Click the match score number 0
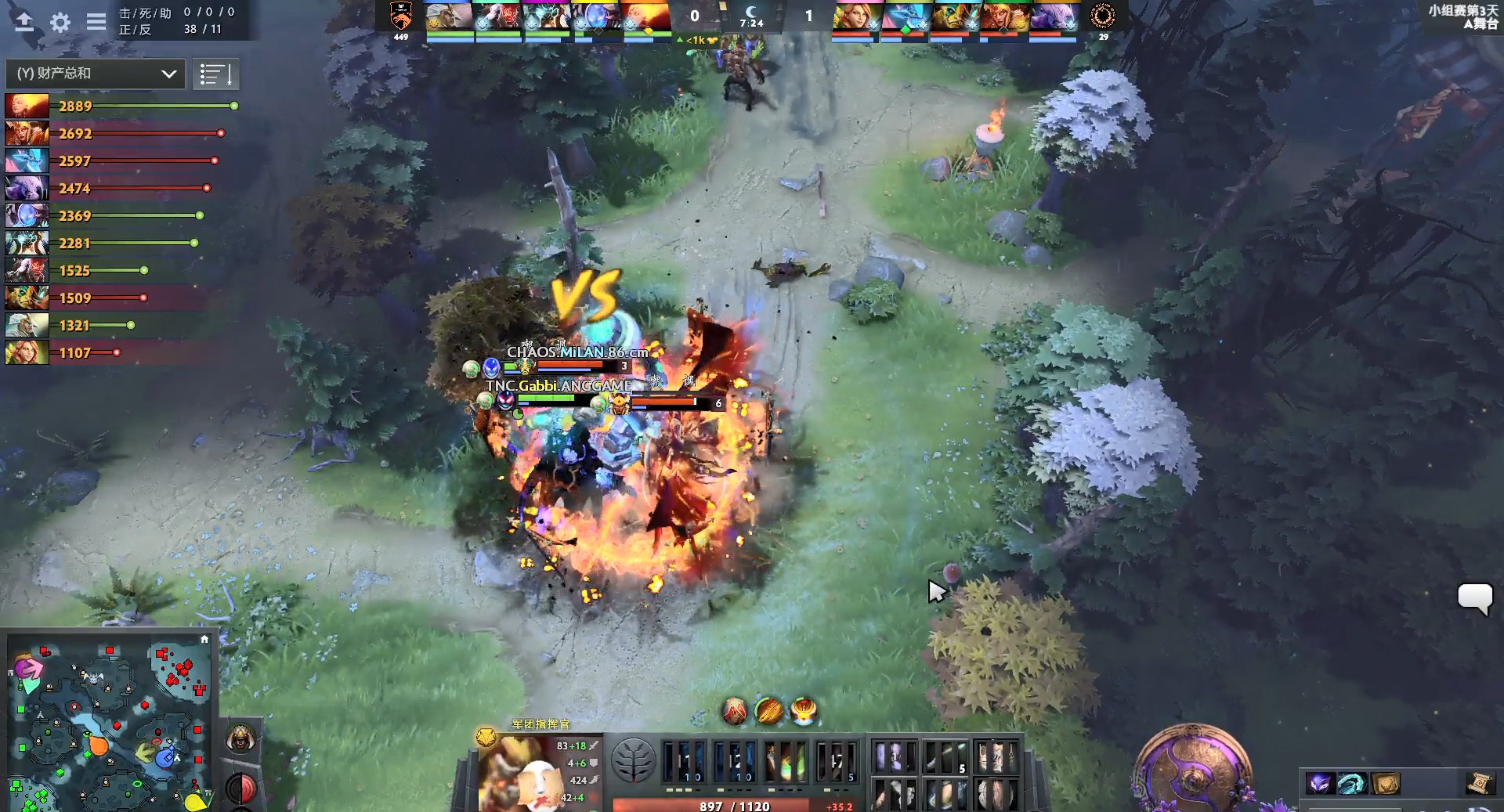 click(694, 15)
